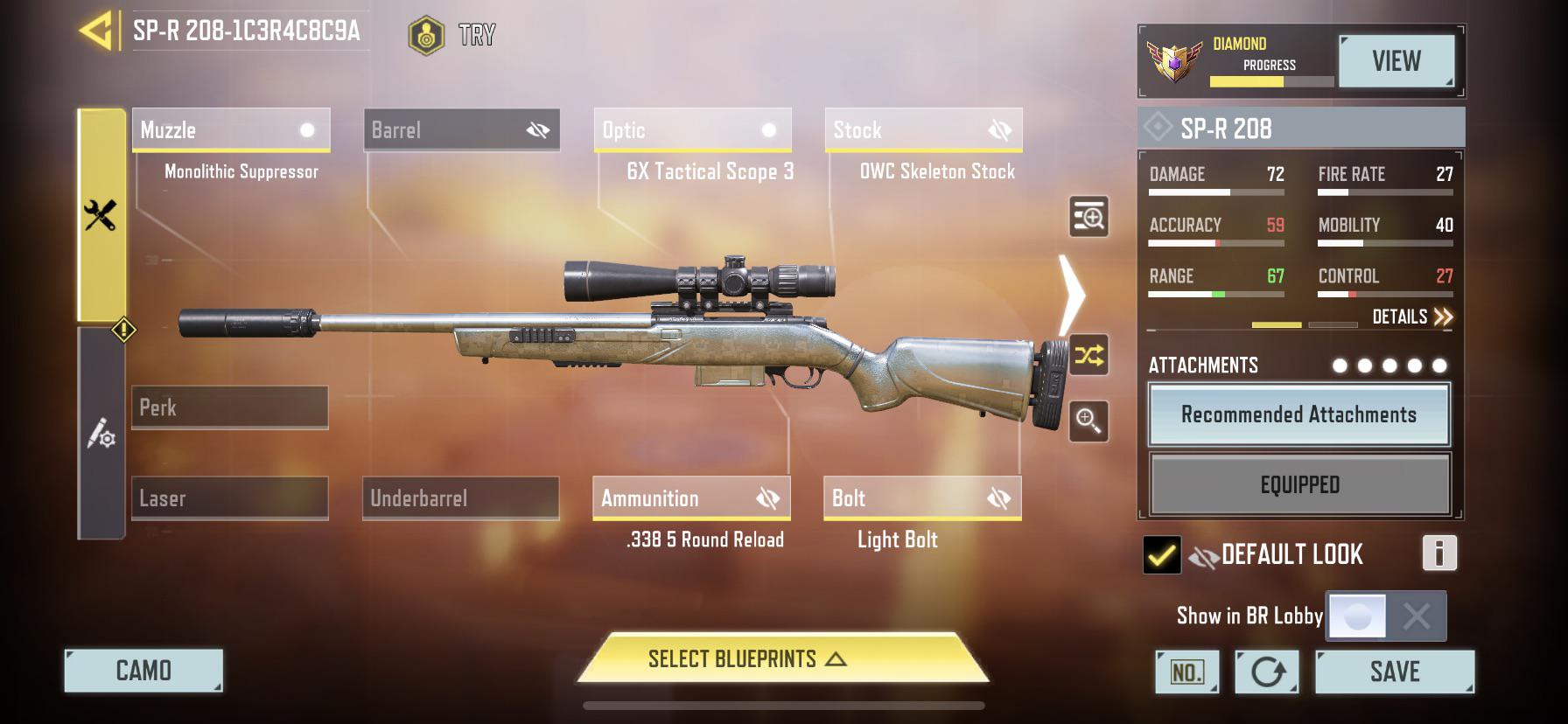The height and width of the screenshot is (724, 1568).
Task: Open the DETAILS stats panel
Action: pos(1404,317)
